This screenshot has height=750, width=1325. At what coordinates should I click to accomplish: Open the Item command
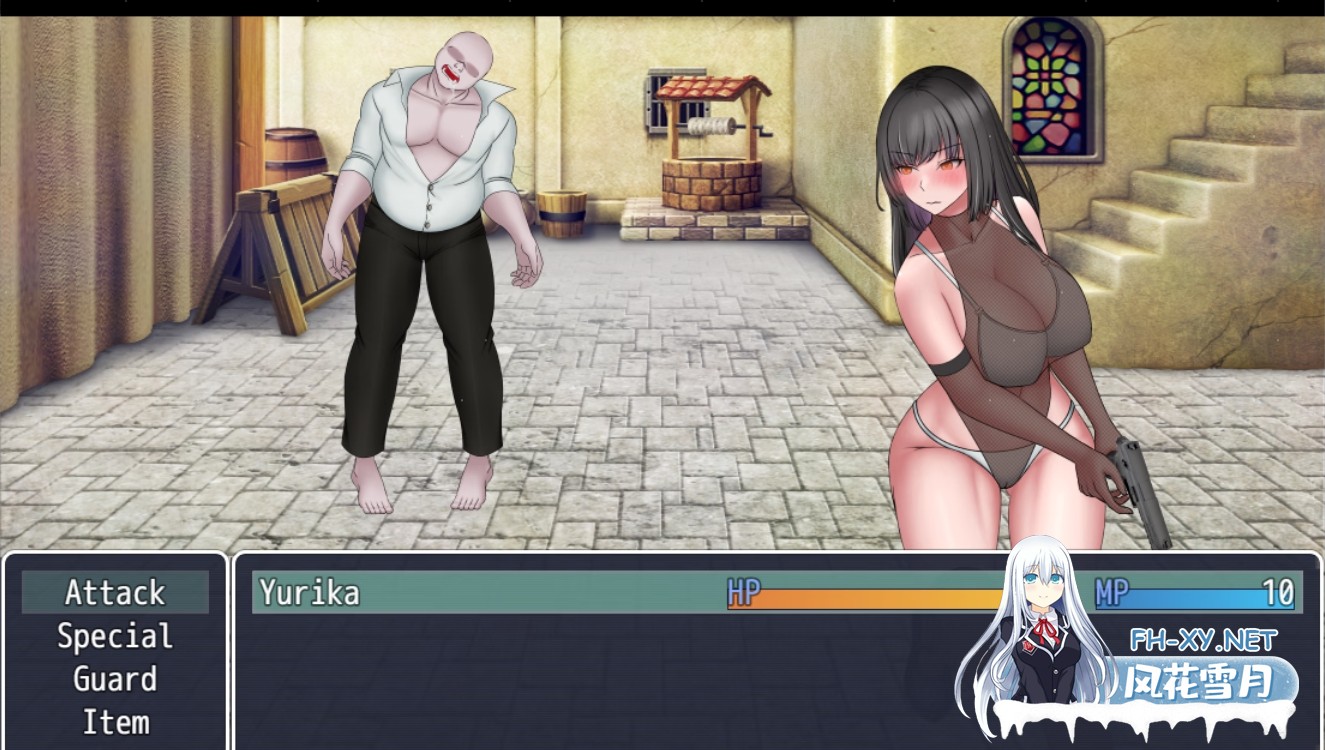click(x=114, y=722)
